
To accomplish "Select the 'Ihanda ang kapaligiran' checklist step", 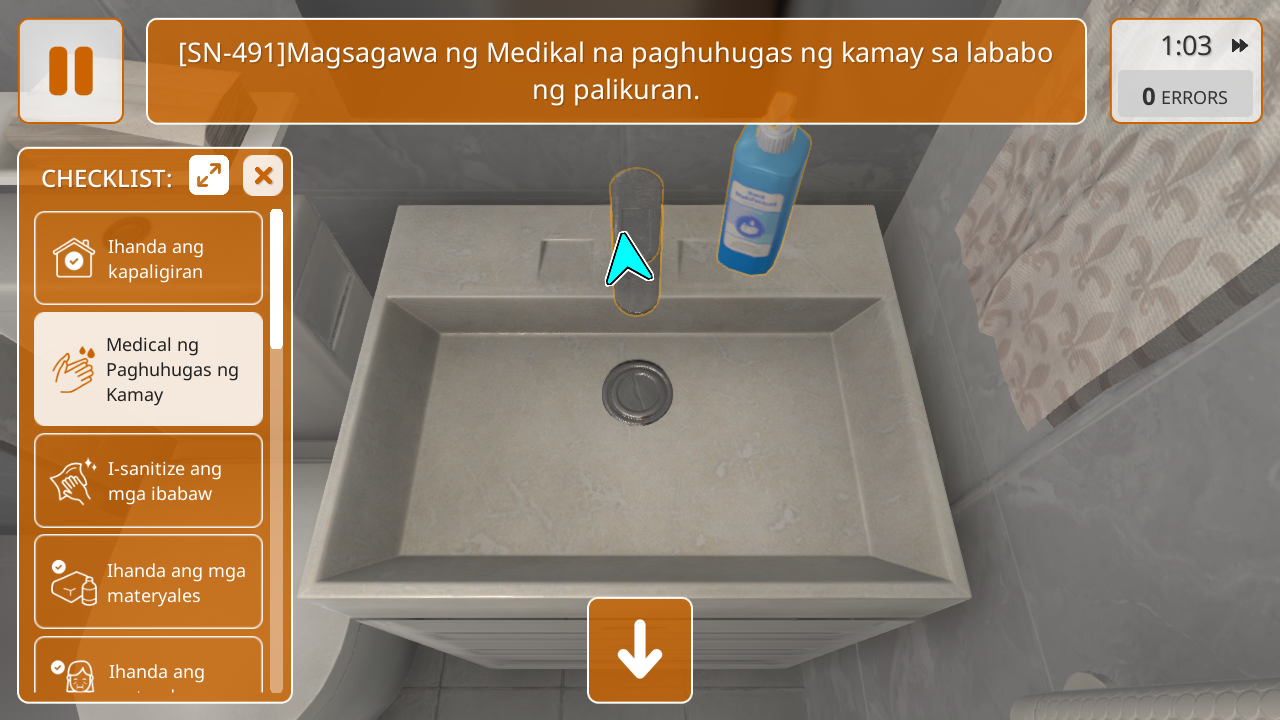I will pos(148,258).
